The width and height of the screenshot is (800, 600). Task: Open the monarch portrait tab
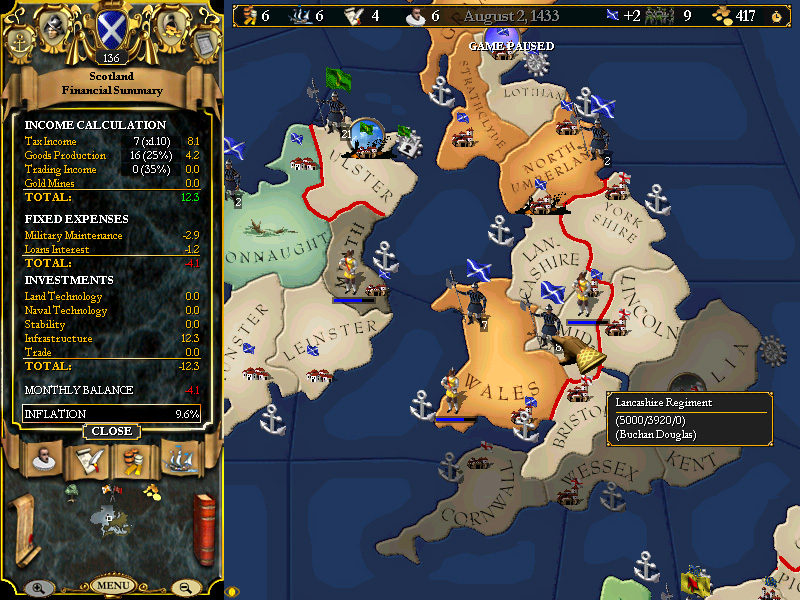pos(42,459)
